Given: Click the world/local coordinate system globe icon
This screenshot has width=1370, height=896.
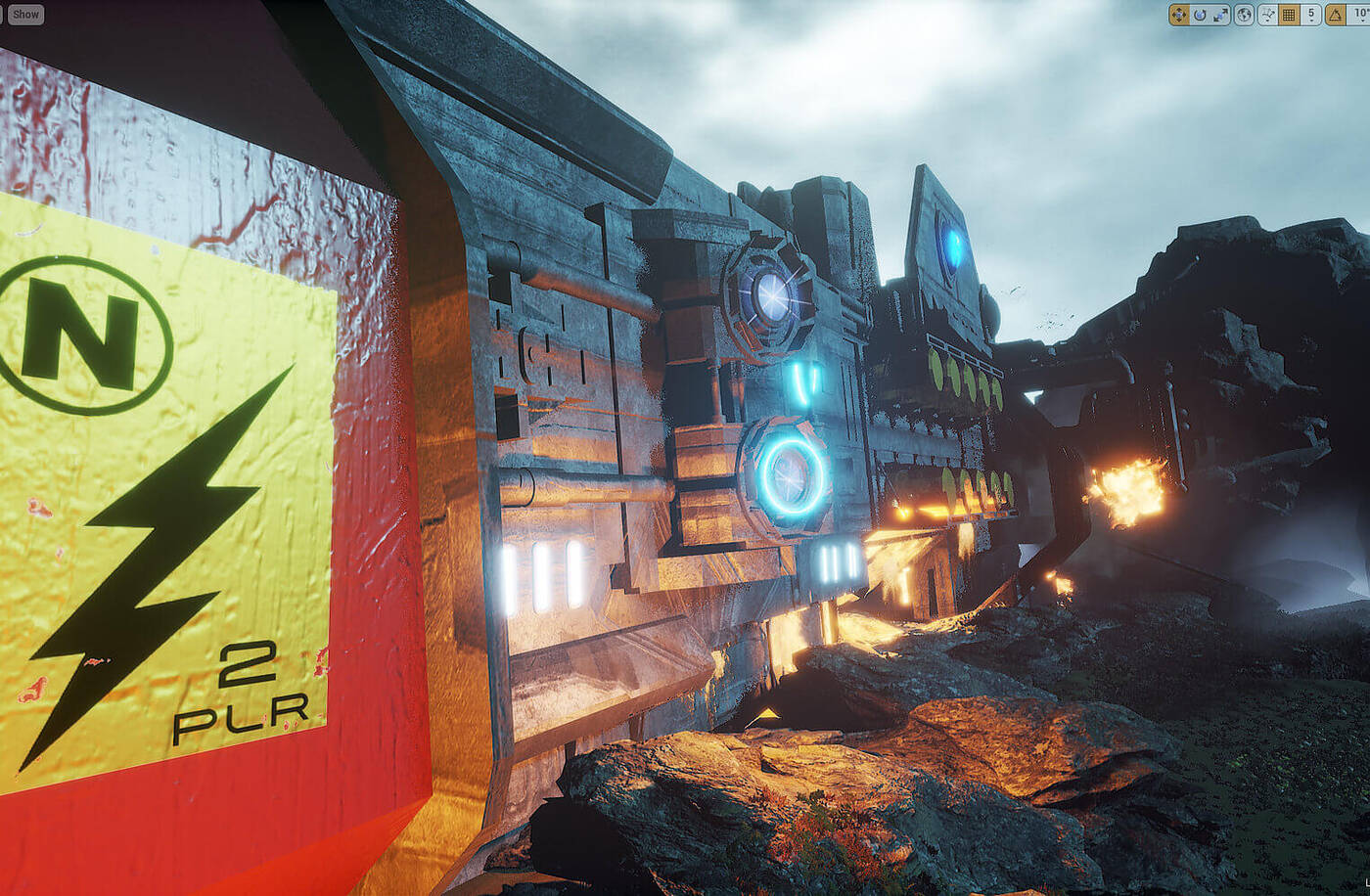Looking at the screenshot, I should (1244, 14).
